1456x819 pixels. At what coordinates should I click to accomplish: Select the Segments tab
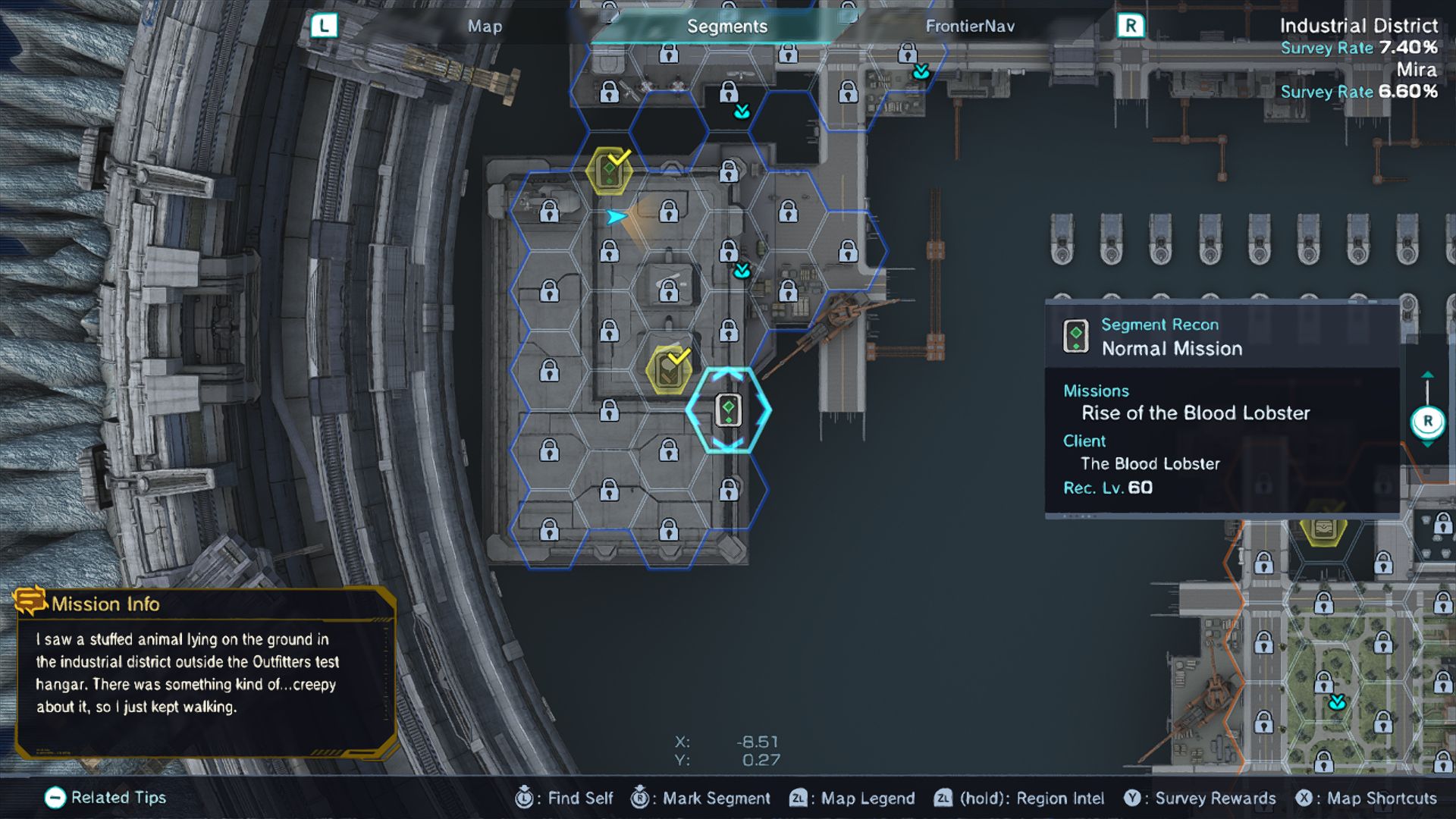726,27
